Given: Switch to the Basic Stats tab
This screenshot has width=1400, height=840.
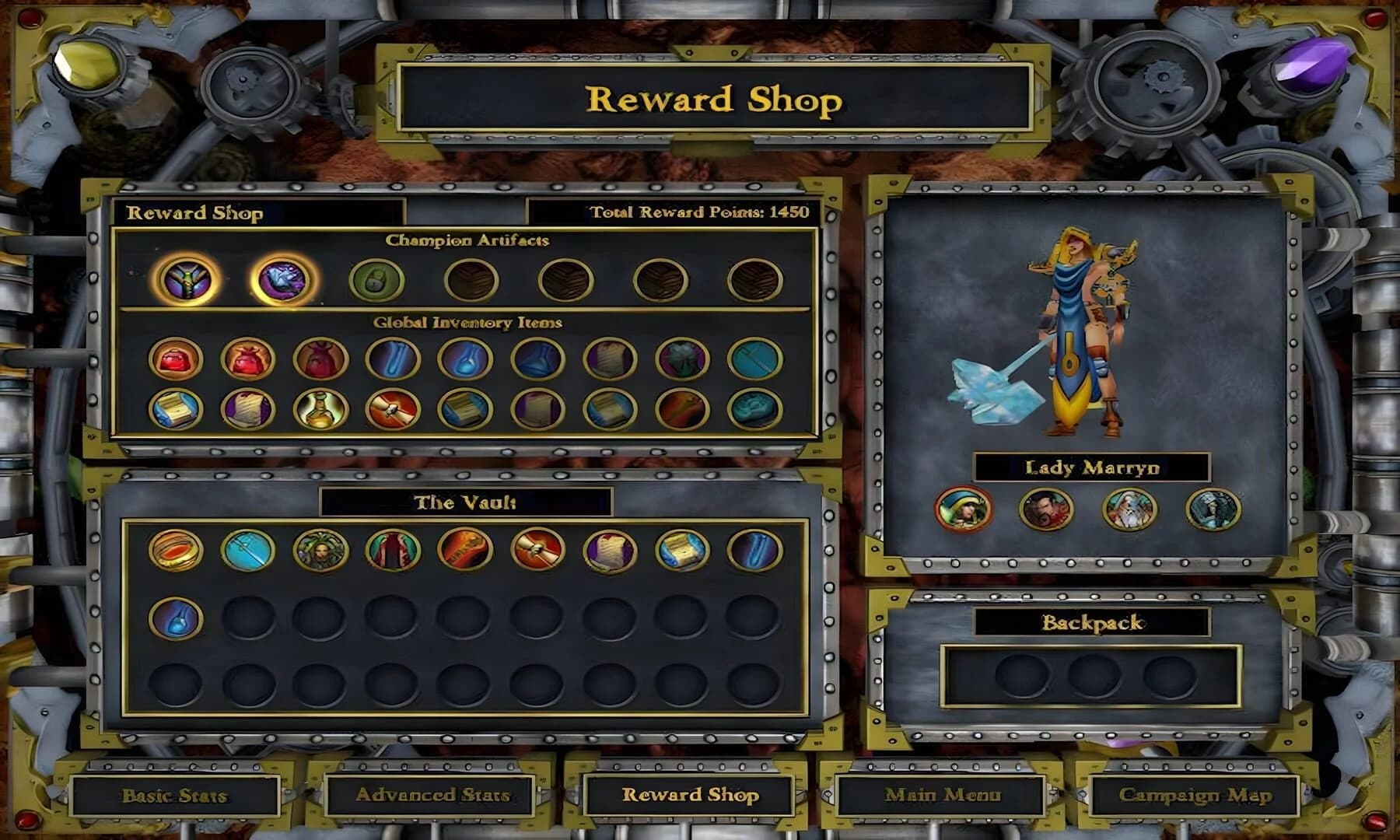Looking at the screenshot, I should [173, 796].
